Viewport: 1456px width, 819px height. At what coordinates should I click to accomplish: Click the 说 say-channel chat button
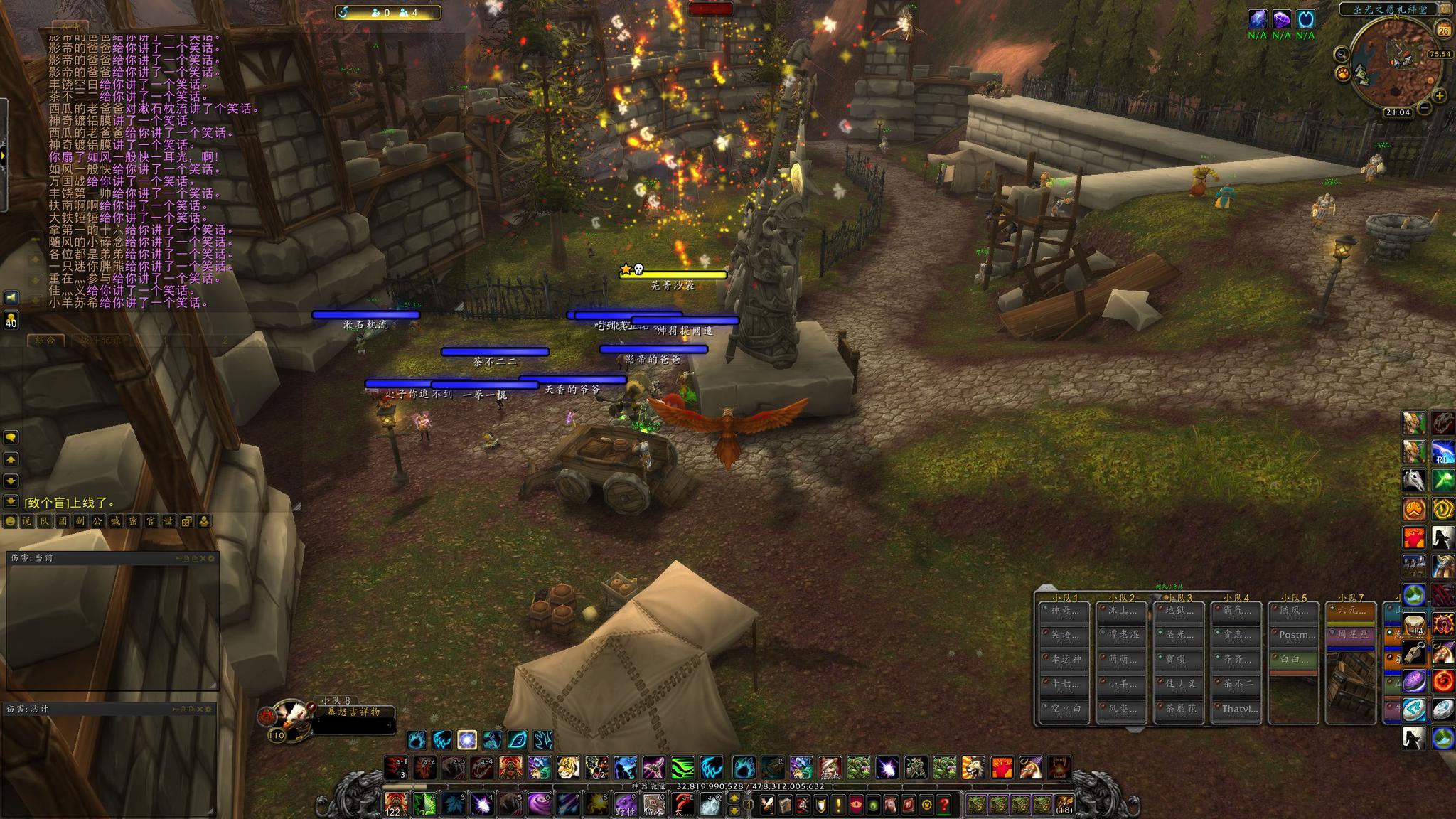[x=26, y=522]
